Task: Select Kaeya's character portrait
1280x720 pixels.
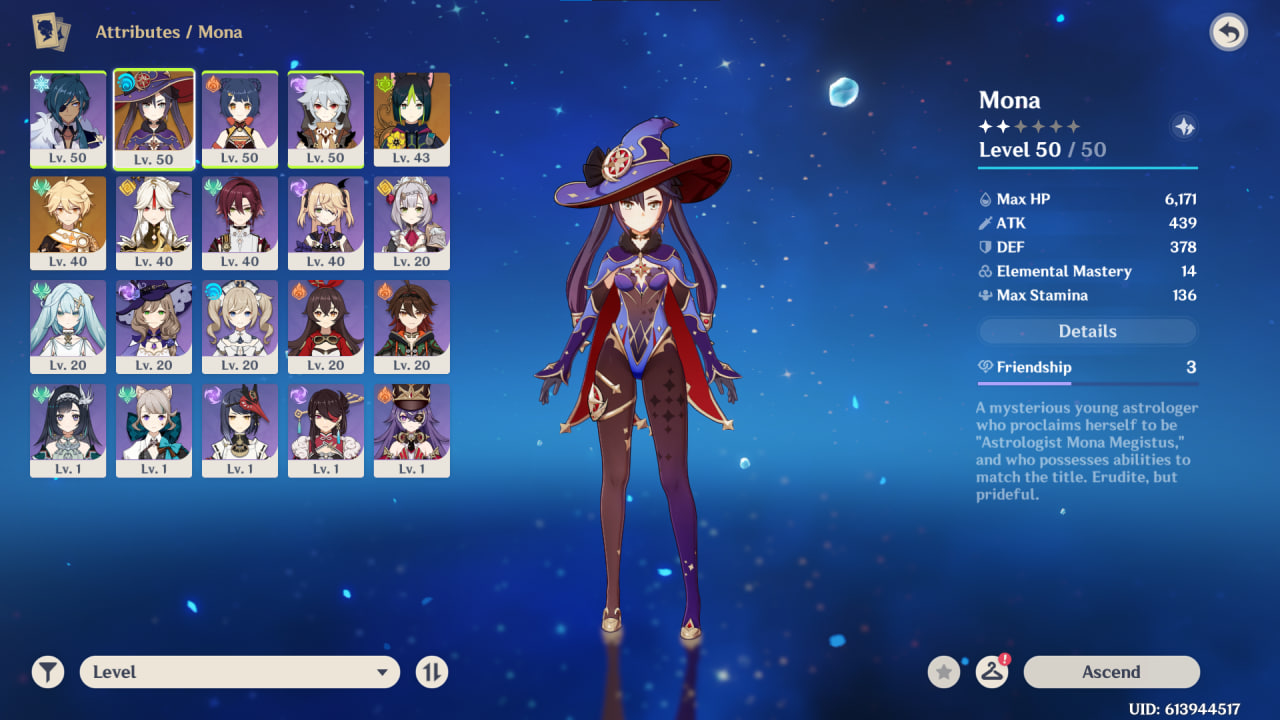Action: coord(68,118)
